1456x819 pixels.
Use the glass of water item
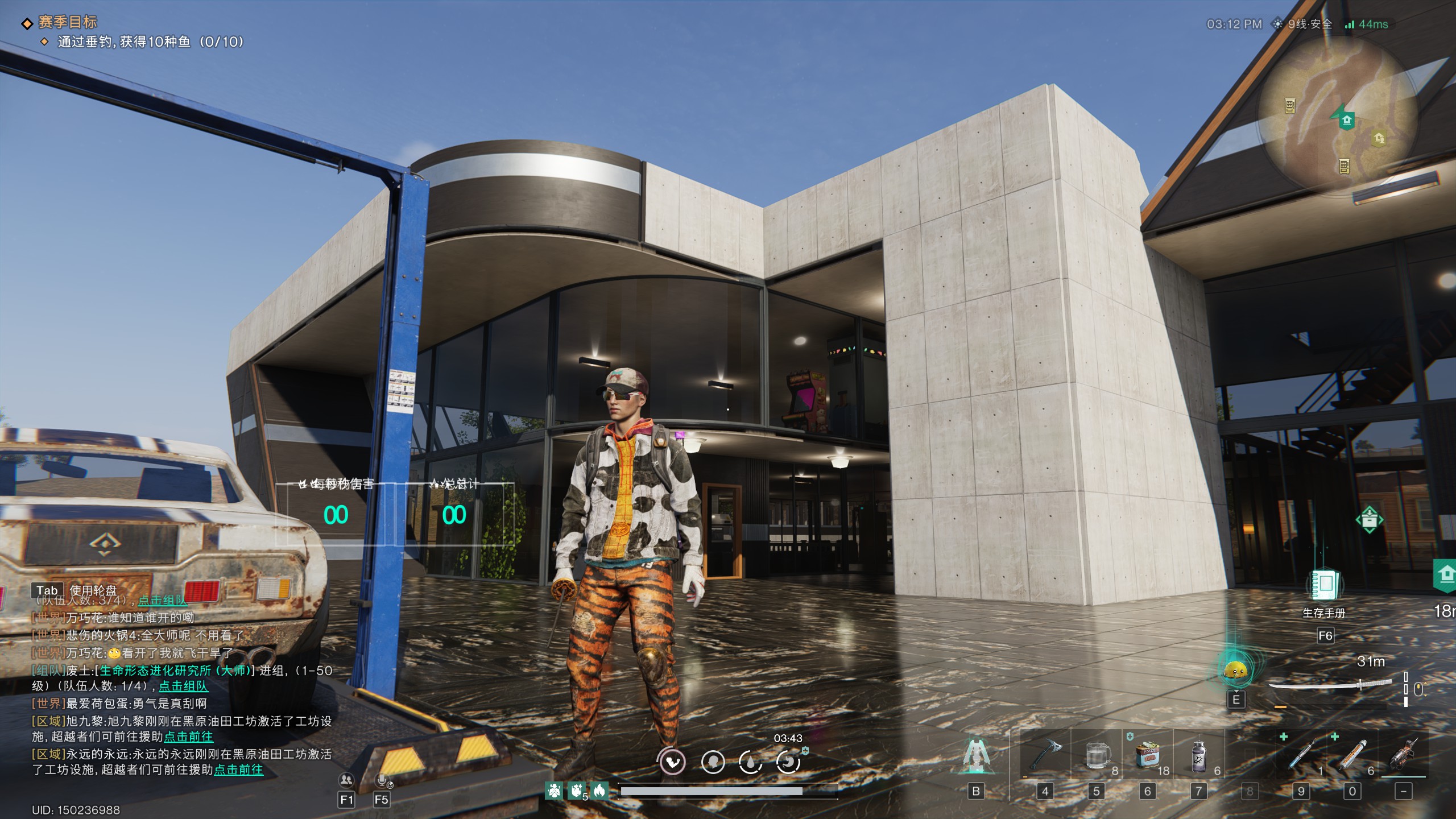tap(1097, 755)
